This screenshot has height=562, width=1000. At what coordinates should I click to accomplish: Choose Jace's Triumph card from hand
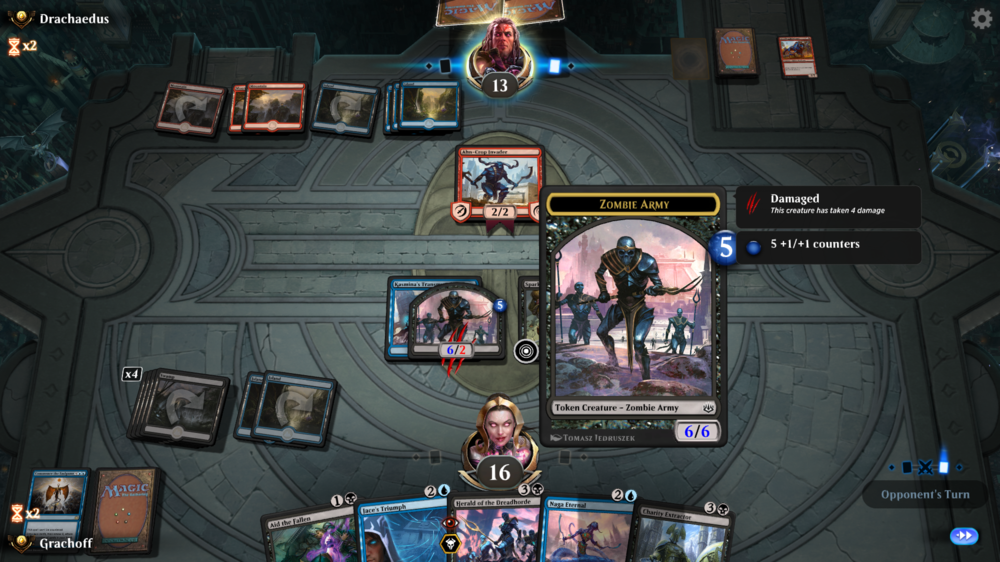(400, 530)
